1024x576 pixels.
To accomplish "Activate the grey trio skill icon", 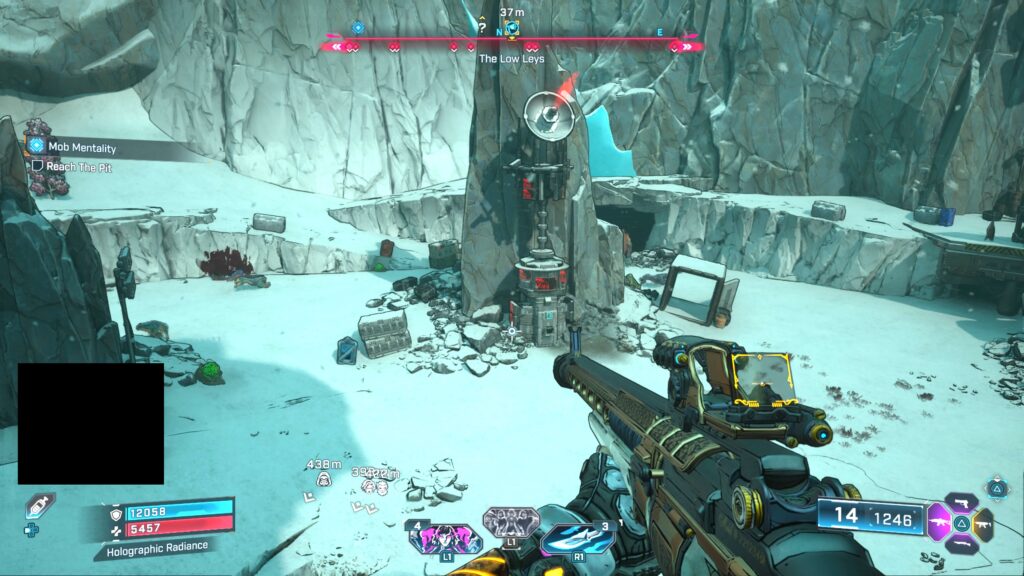I will click(510, 522).
